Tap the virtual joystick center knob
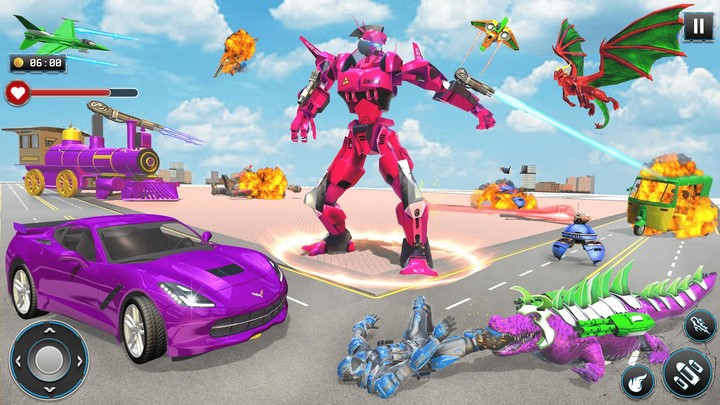 click(48, 359)
